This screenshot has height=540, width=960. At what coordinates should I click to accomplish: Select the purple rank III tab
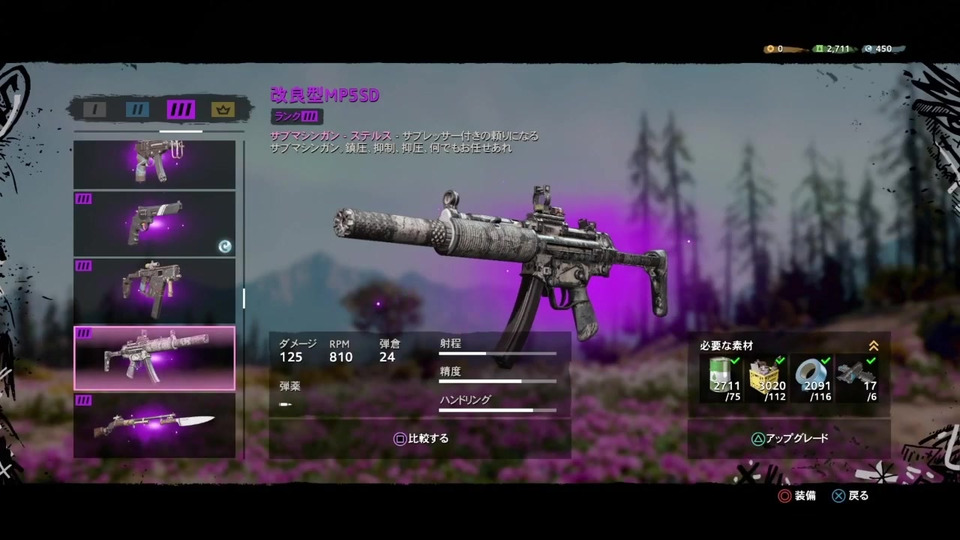click(x=181, y=109)
